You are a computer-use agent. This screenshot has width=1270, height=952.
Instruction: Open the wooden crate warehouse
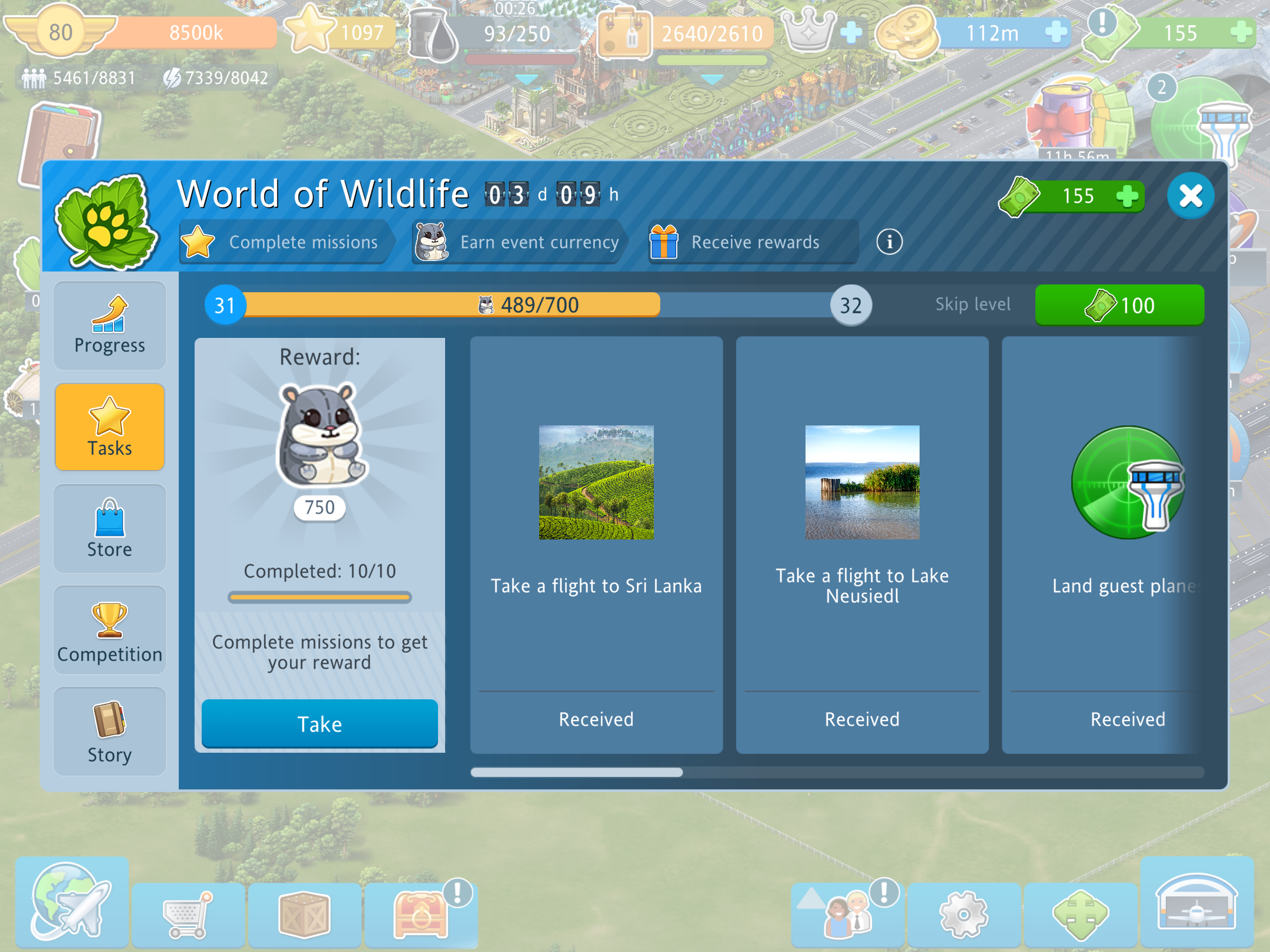305,914
